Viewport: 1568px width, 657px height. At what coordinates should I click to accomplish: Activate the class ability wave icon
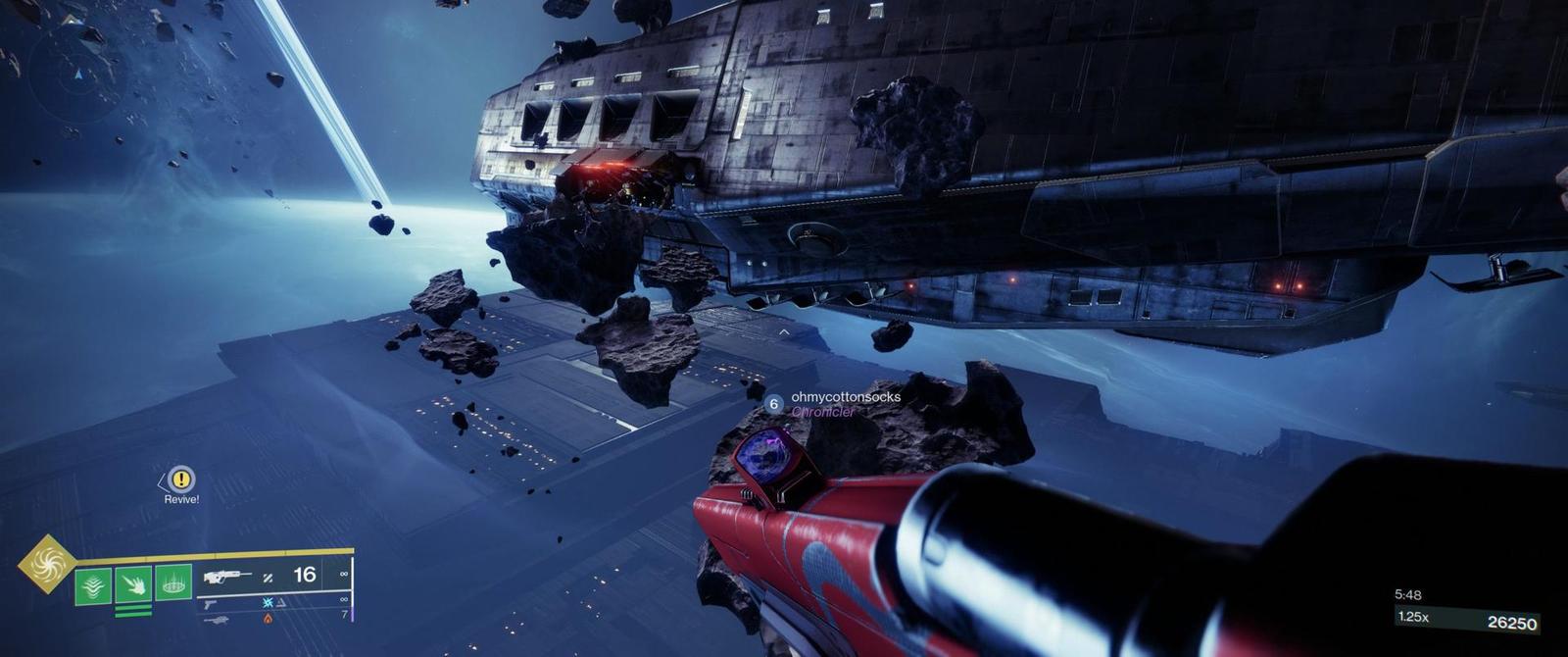pos(93,585)
